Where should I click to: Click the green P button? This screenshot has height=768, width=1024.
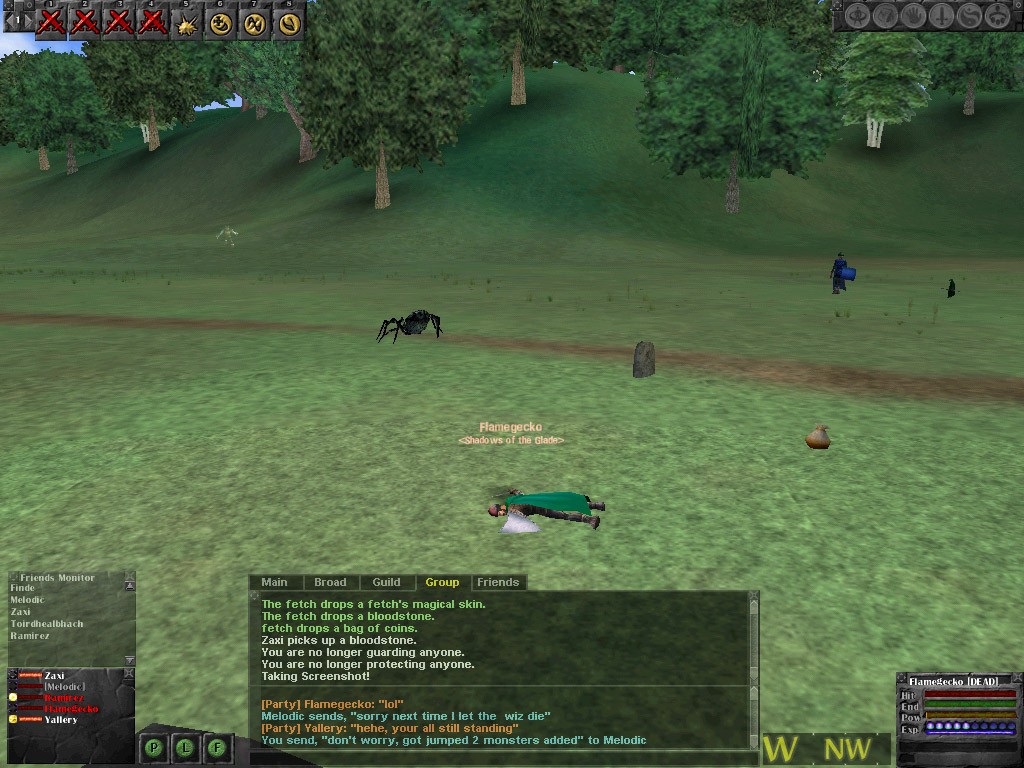pyautogui.click(x=155, y=747)
